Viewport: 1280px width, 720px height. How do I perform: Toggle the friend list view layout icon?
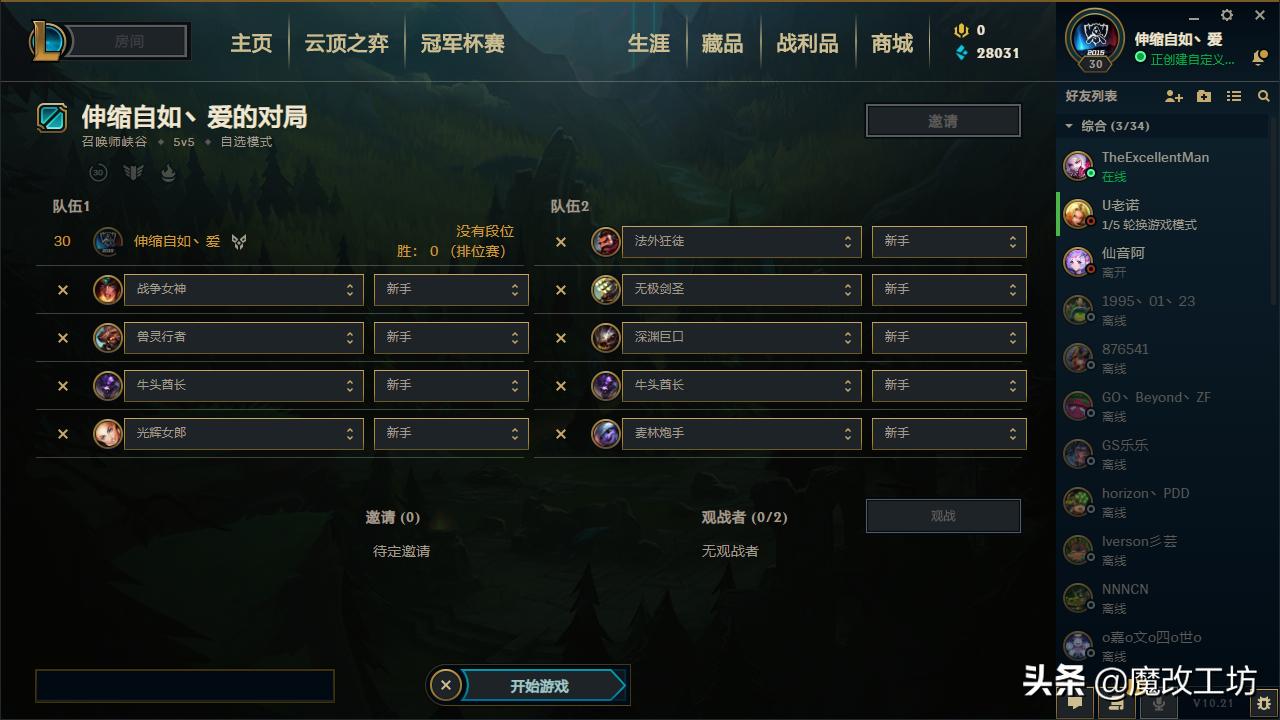[1233, 96]
